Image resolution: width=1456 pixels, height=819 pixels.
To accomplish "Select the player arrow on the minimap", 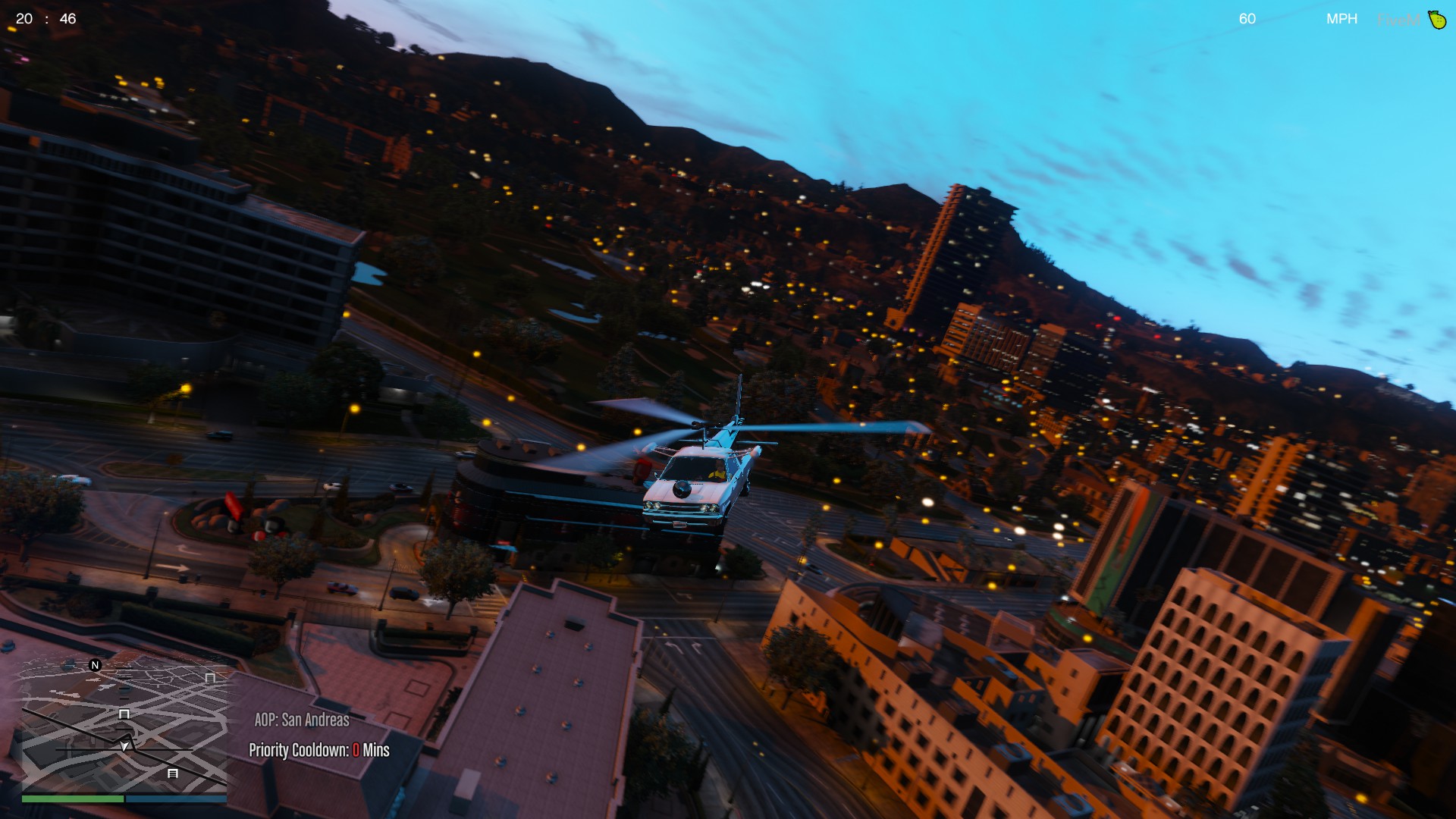I will (x=124, y=746).
